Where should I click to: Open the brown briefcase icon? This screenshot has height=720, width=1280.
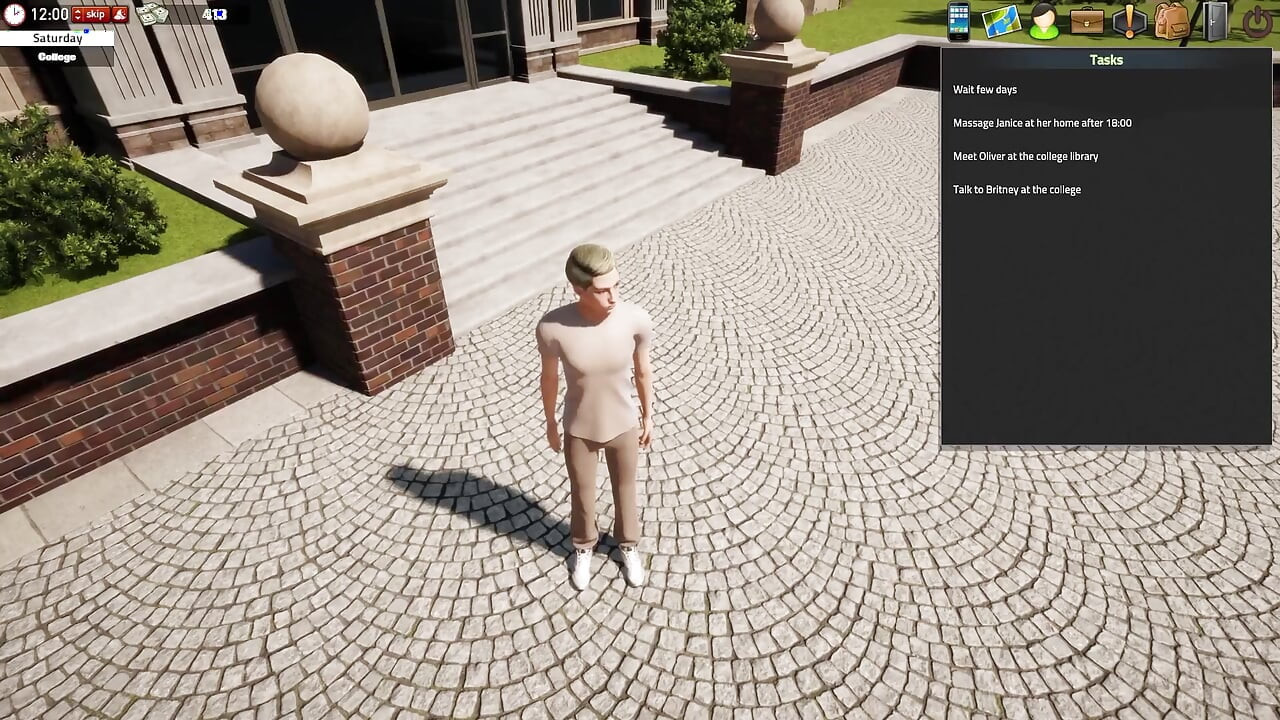pyautogui.click(x=1087, y=21)
